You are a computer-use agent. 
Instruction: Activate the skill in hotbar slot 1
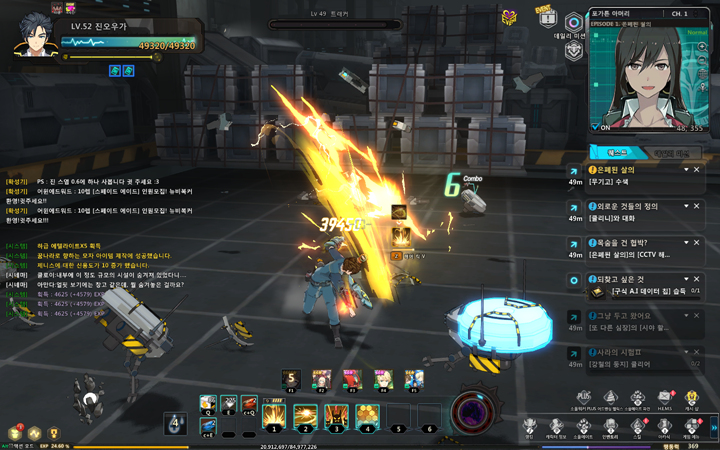point(274,413)
